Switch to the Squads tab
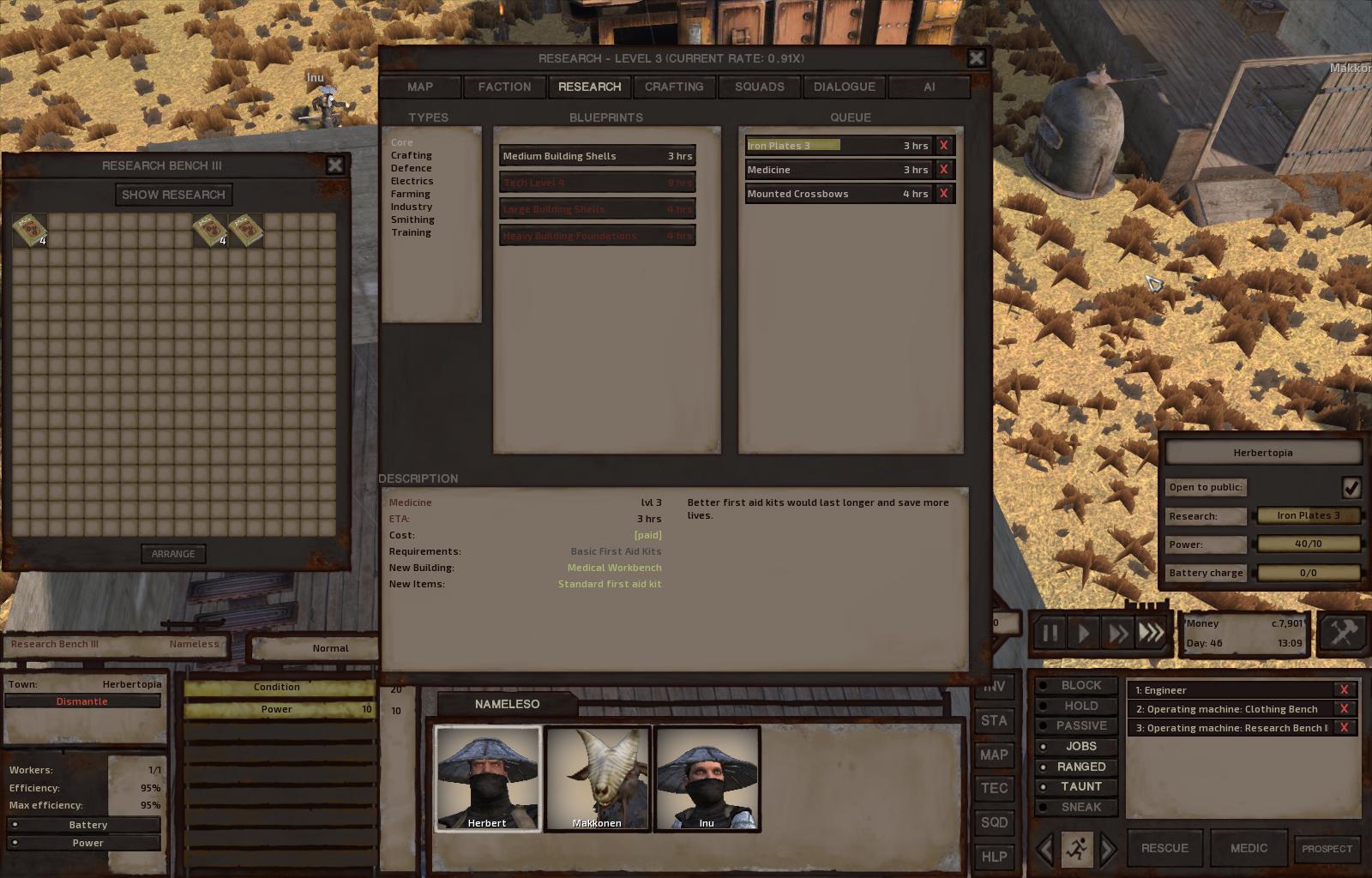This screenshot has width=1372, height=878. pos(759,87)
